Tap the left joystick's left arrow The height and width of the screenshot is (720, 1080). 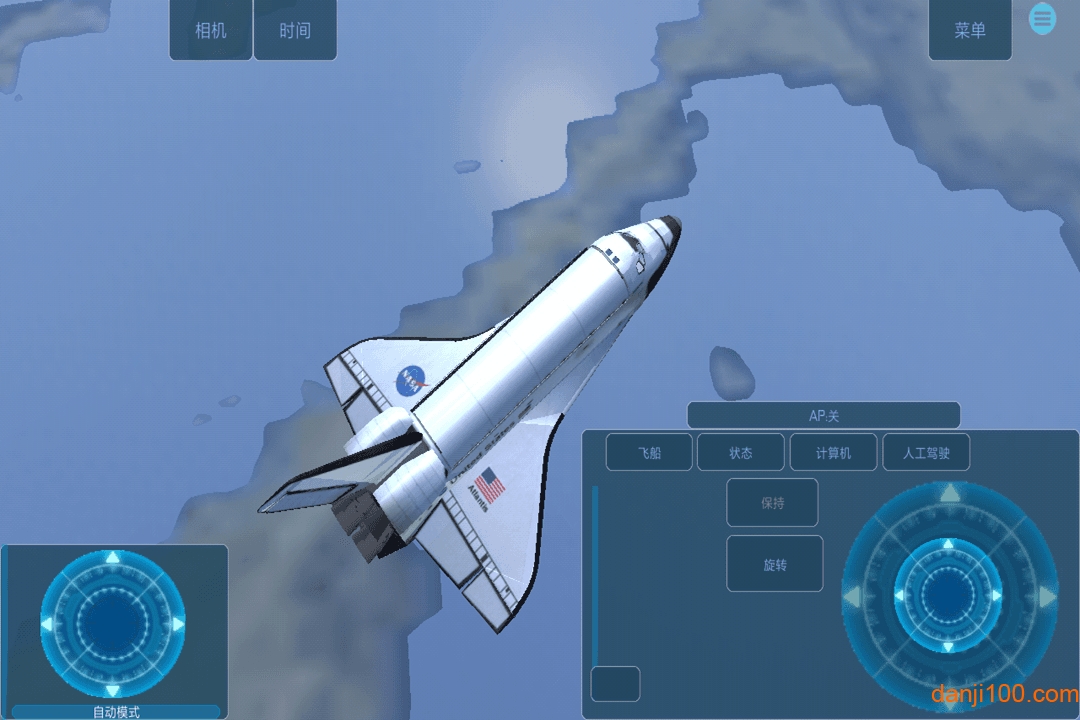47,624
